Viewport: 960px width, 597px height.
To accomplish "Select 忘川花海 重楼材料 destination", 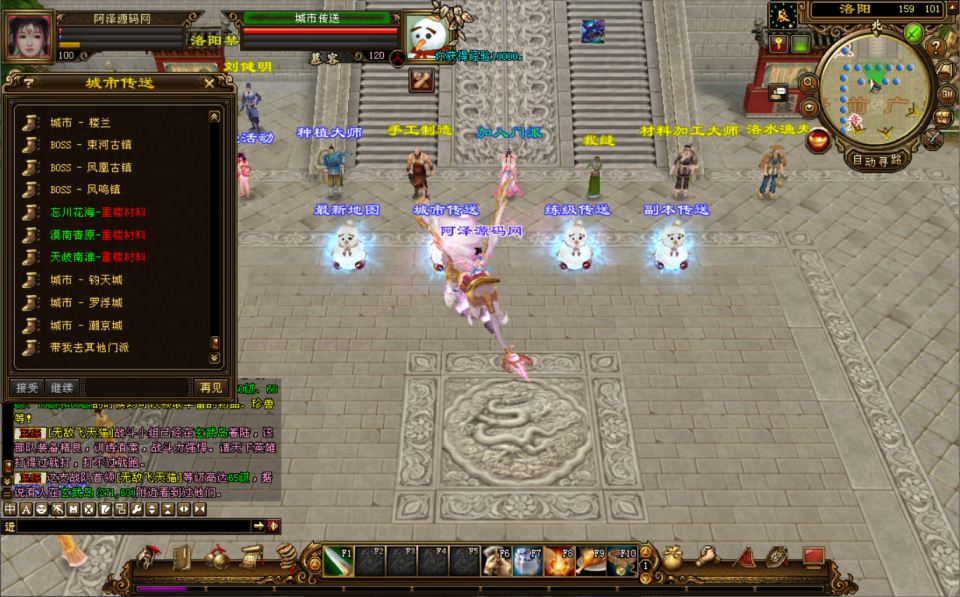I will point(98,212).
